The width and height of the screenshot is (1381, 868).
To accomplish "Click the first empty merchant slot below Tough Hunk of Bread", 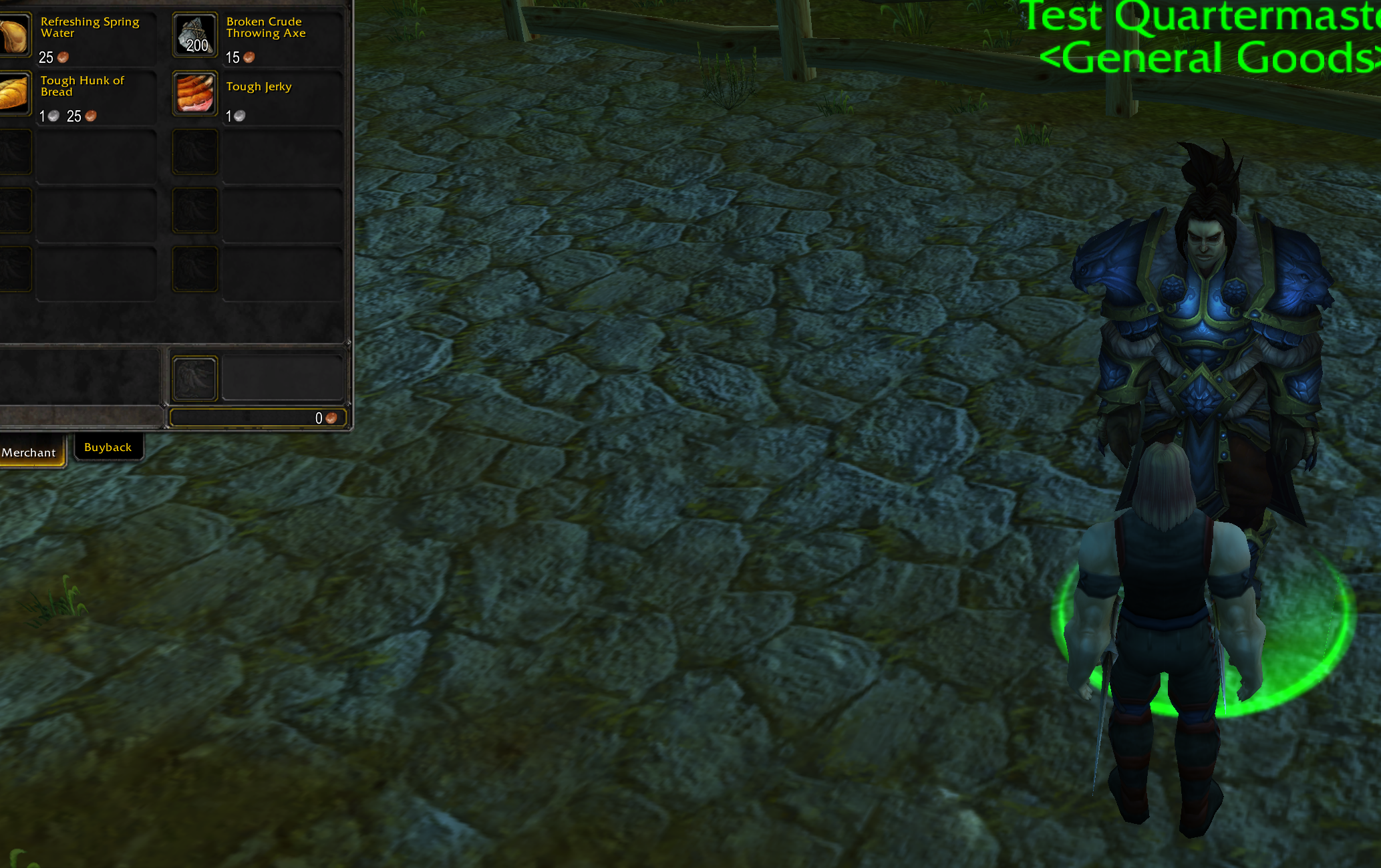I will pyautogui.click(x=13, y=152).
